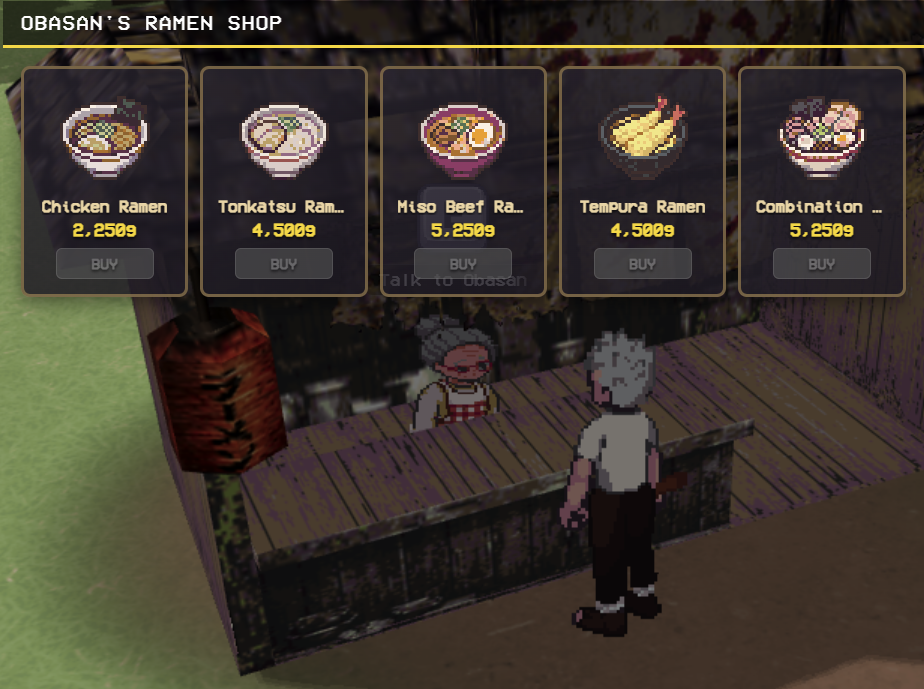
Task: Buy the Tempura Ramen
Action: (x=642, y=264)
